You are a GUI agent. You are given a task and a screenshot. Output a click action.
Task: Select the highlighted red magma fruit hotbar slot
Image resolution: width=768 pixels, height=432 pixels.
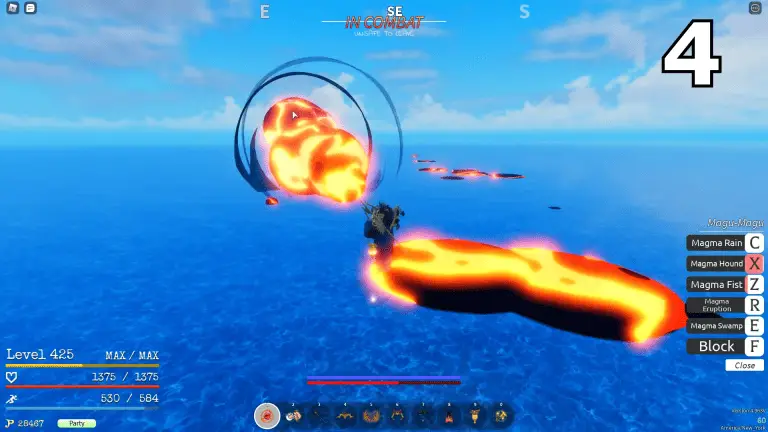pyautogui.click(x=267, y=415)
